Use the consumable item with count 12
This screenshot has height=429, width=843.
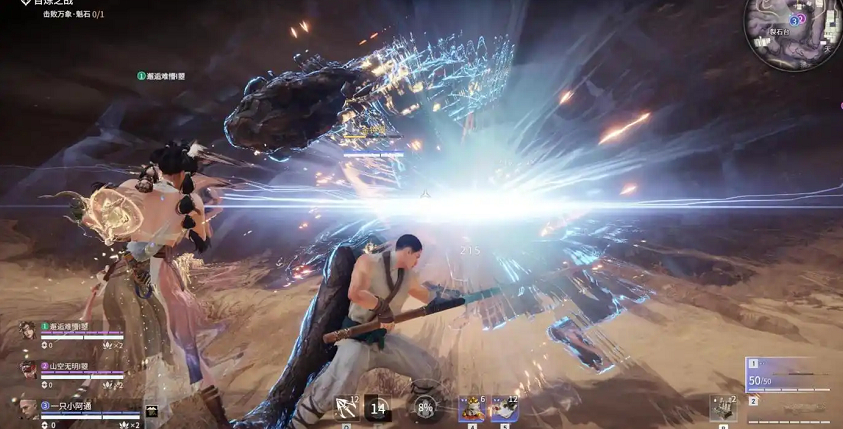click(503, 407)
